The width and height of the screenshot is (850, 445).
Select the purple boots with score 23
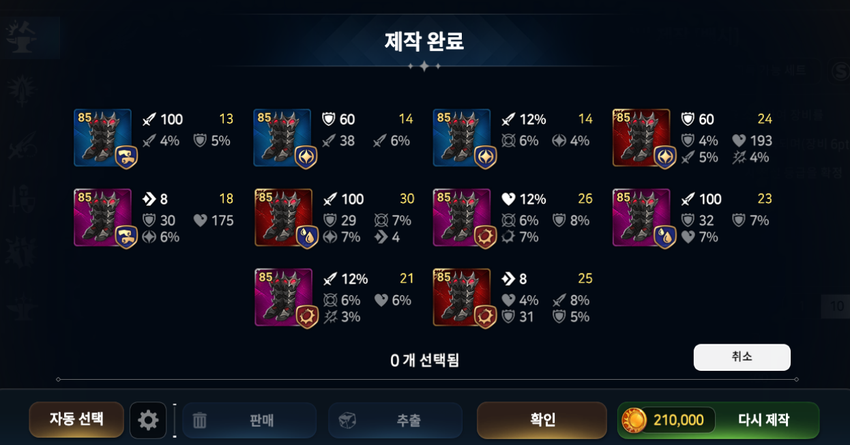click(641, 217)
